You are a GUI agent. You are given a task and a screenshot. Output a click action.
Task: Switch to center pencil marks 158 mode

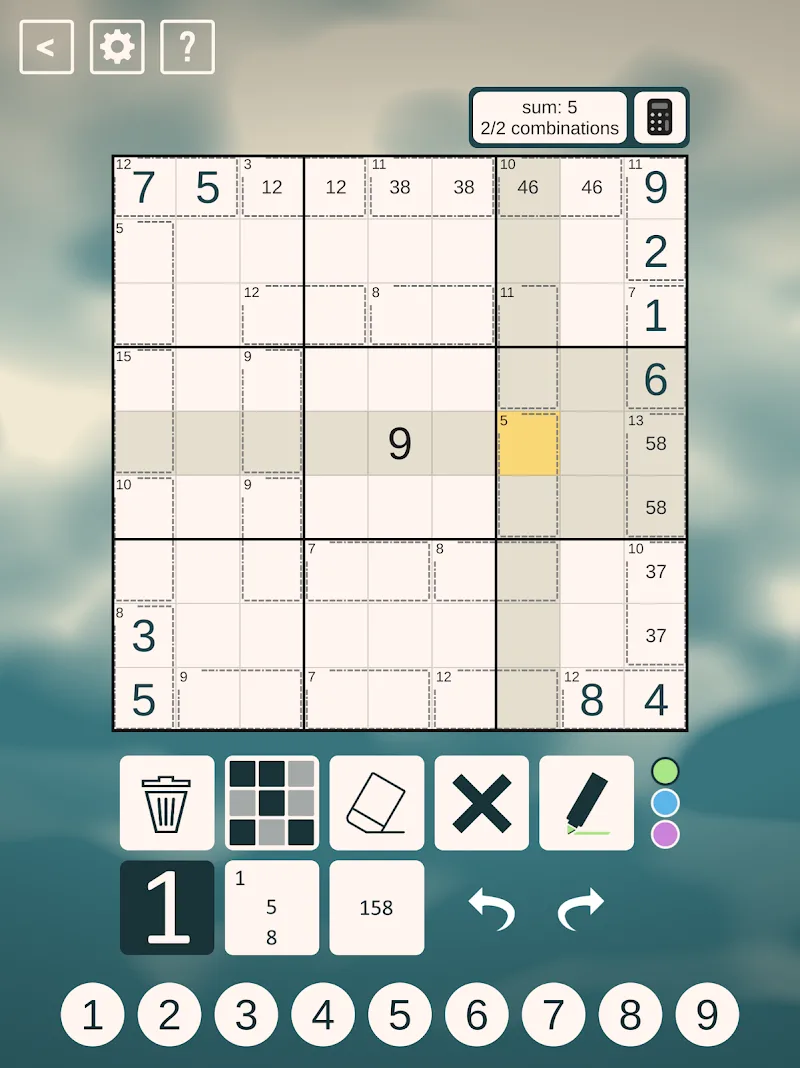click(377, 908)
